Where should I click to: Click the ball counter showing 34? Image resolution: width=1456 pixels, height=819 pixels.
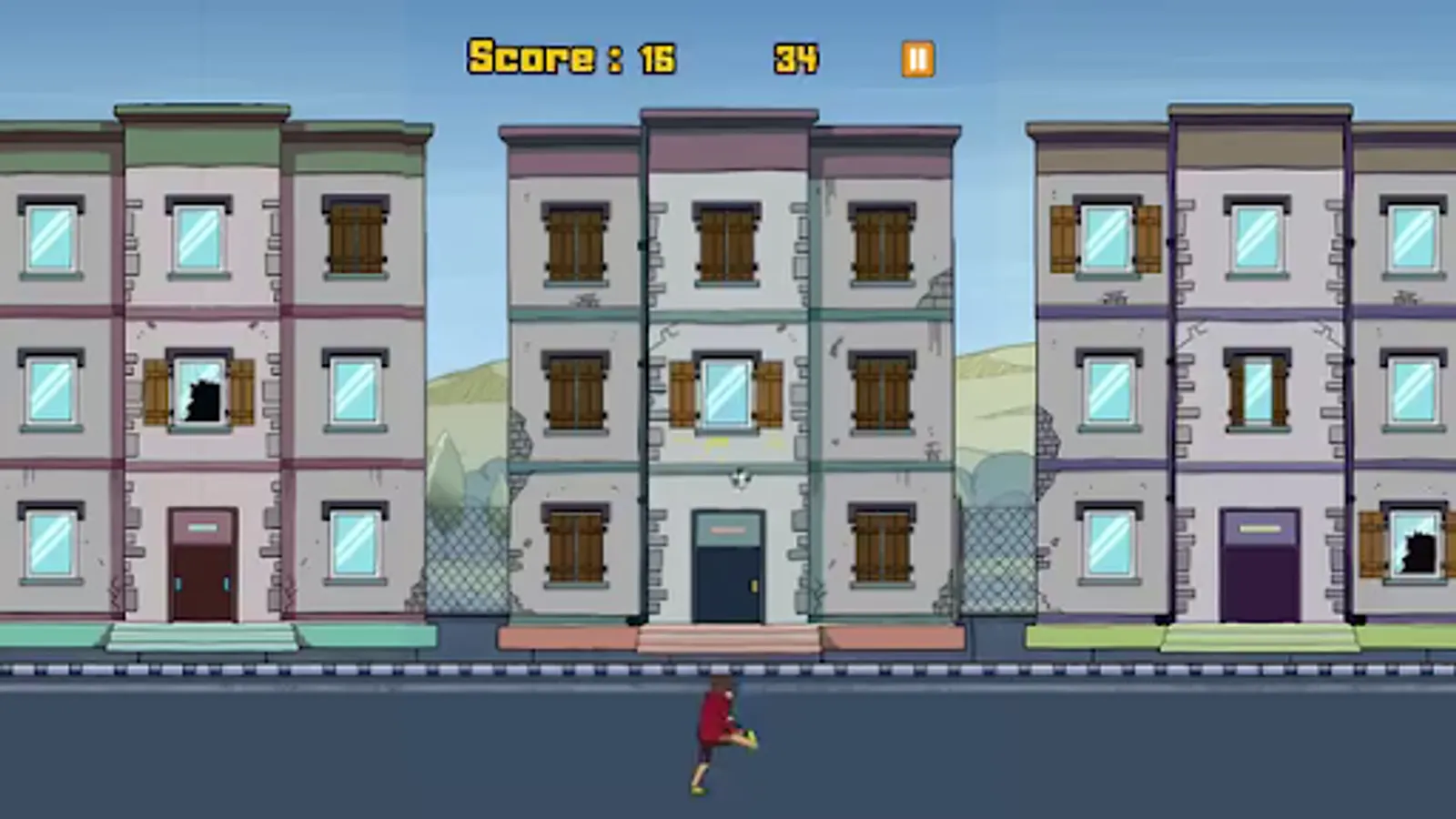[795, 57]
